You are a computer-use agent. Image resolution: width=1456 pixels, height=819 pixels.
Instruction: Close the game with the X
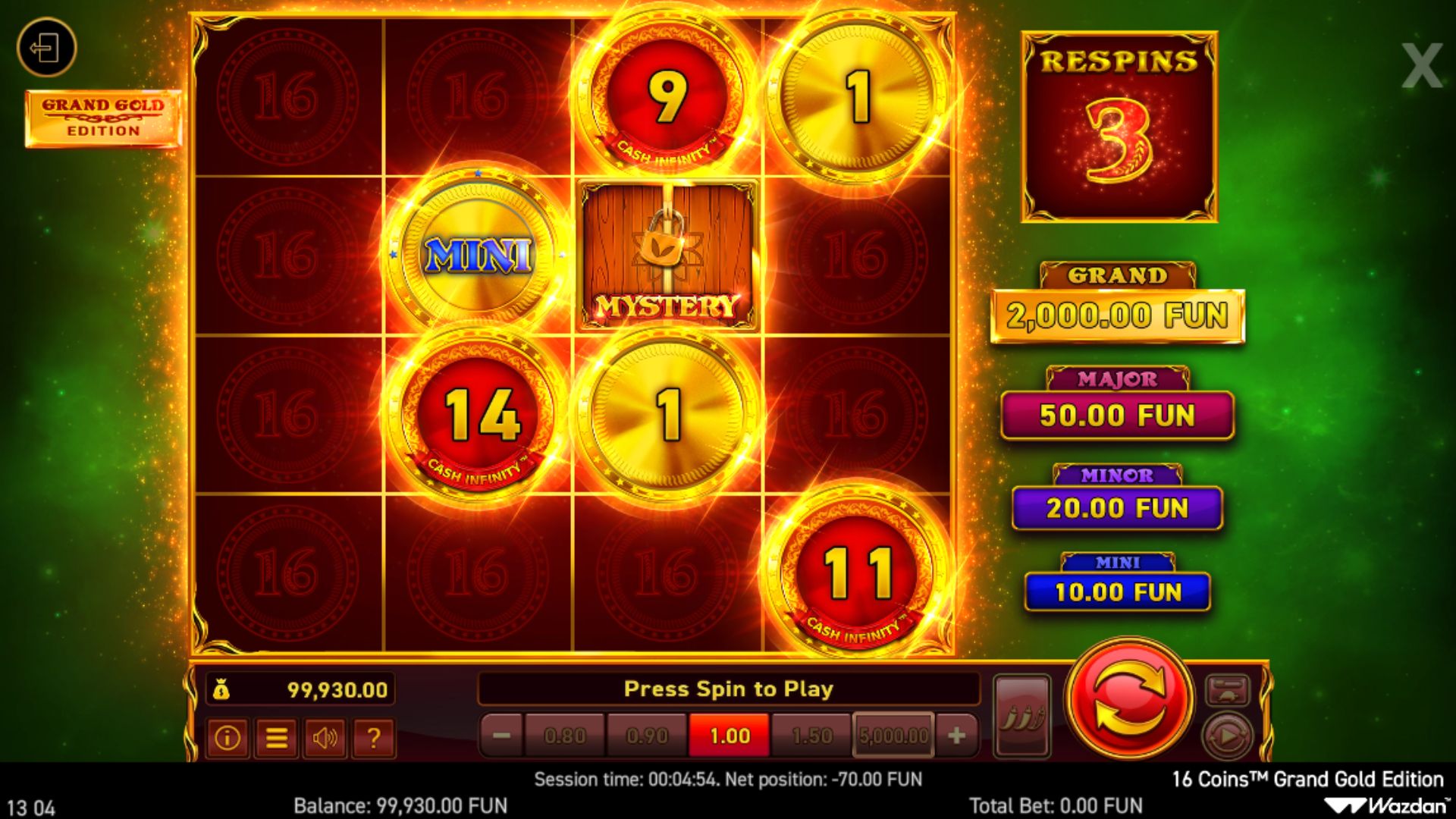click(x=1421, y=66)
